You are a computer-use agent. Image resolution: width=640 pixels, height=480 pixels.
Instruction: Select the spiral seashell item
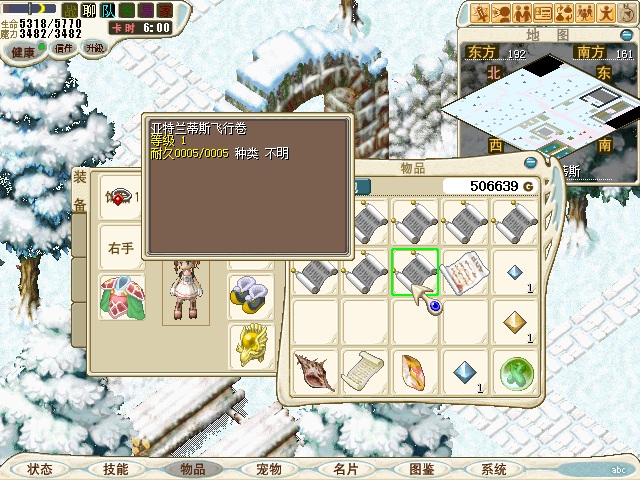315,372
